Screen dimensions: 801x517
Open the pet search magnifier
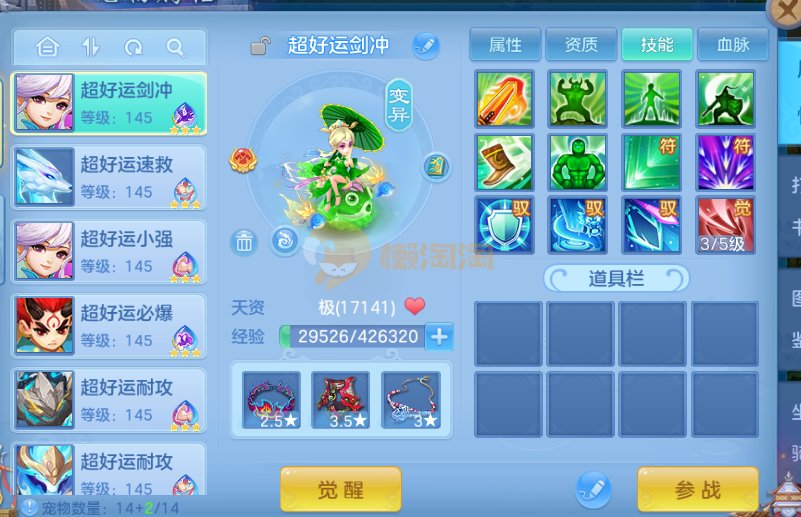click(176, 47)
